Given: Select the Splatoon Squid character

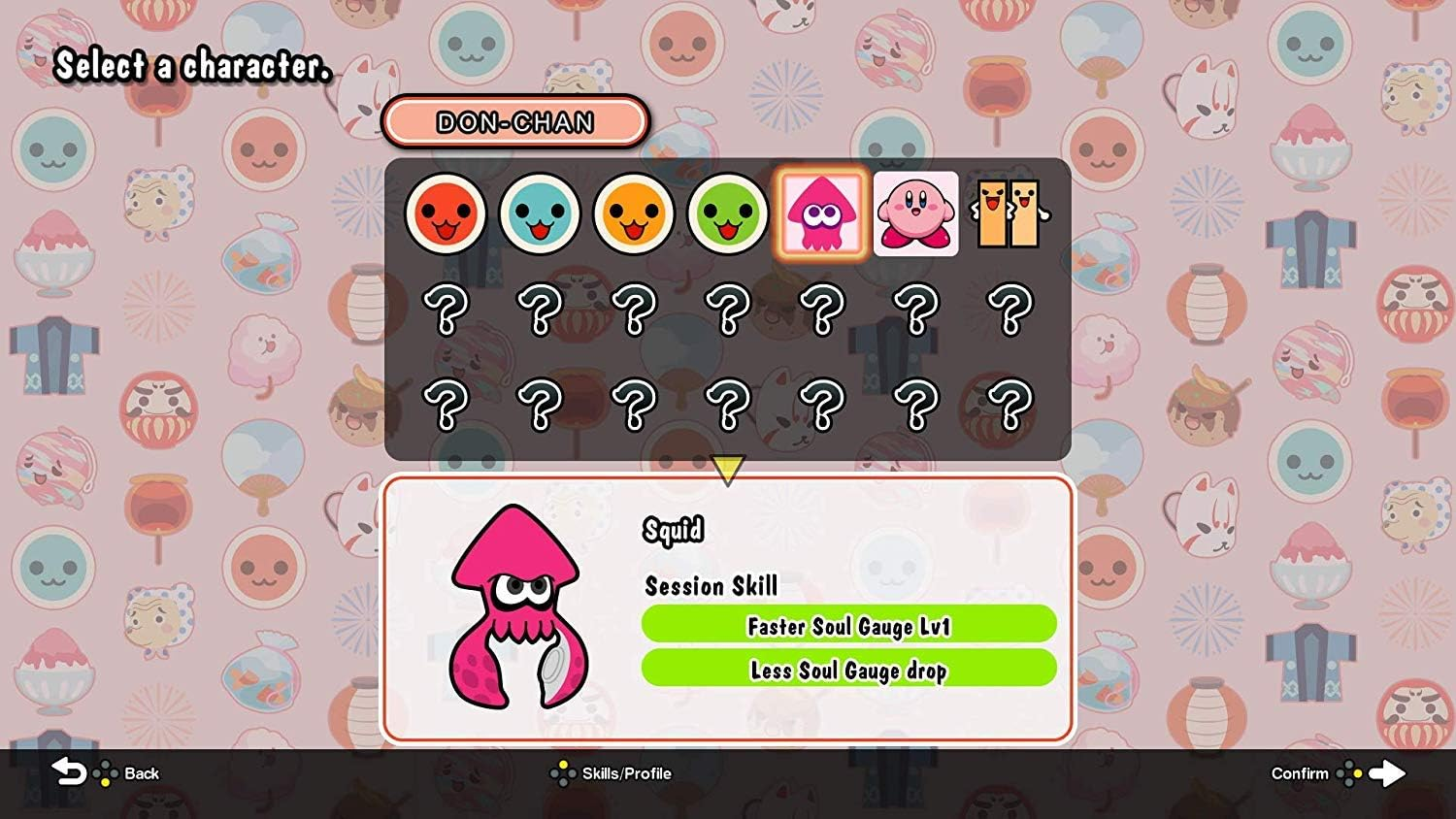Looking at the screenshot, I should (822, 213).
